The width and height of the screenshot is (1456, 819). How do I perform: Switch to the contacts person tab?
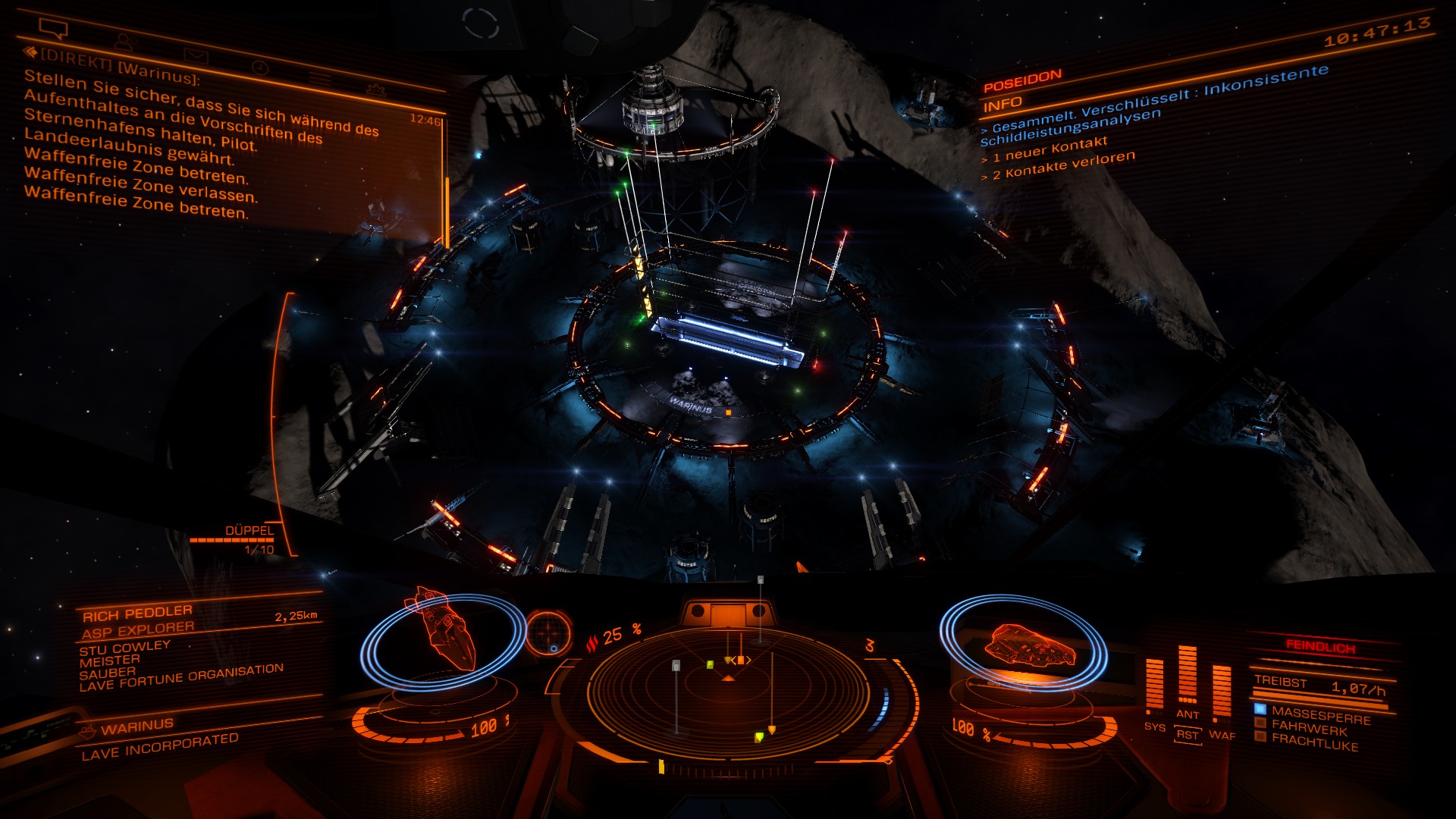121,42
